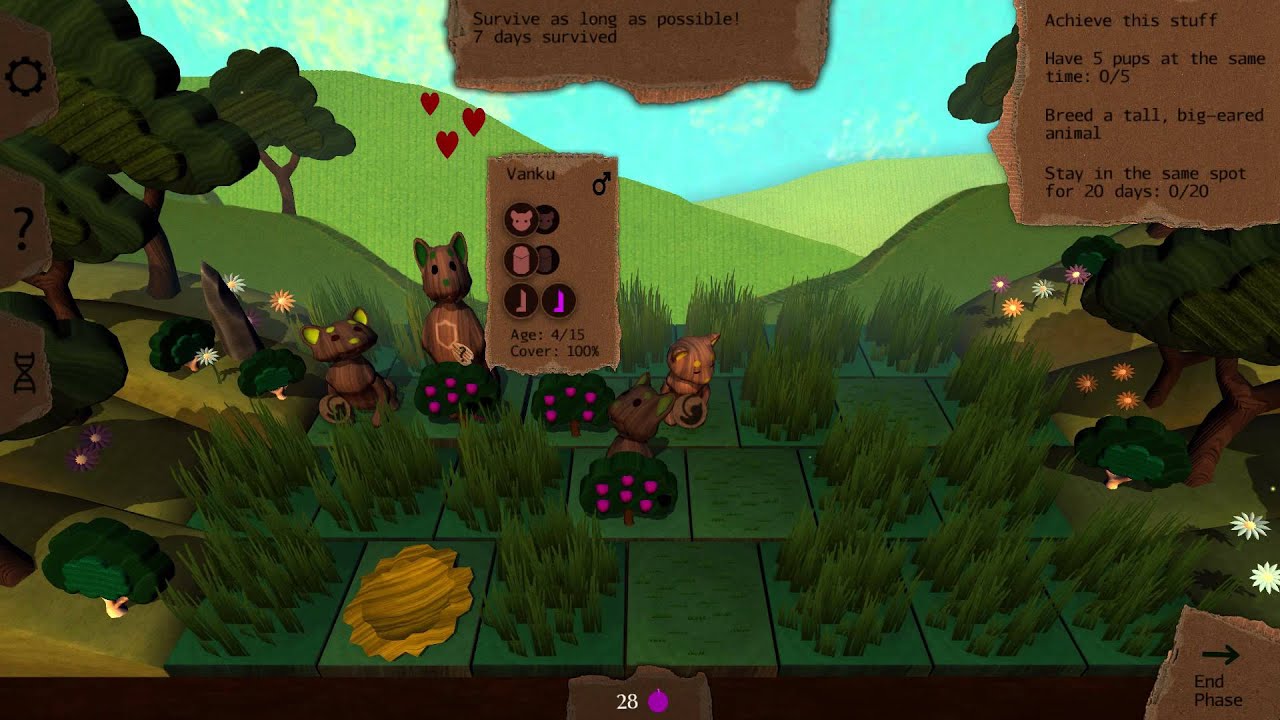Viewport: 1280px width, 720px height.
Task: Select Vanku's bright head gene icon
Action: (x=520, y=219)
